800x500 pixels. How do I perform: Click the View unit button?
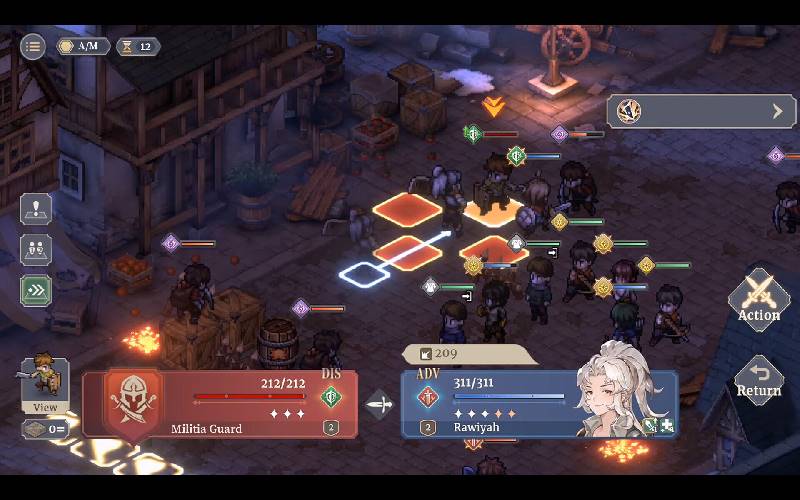coord(45,385)
